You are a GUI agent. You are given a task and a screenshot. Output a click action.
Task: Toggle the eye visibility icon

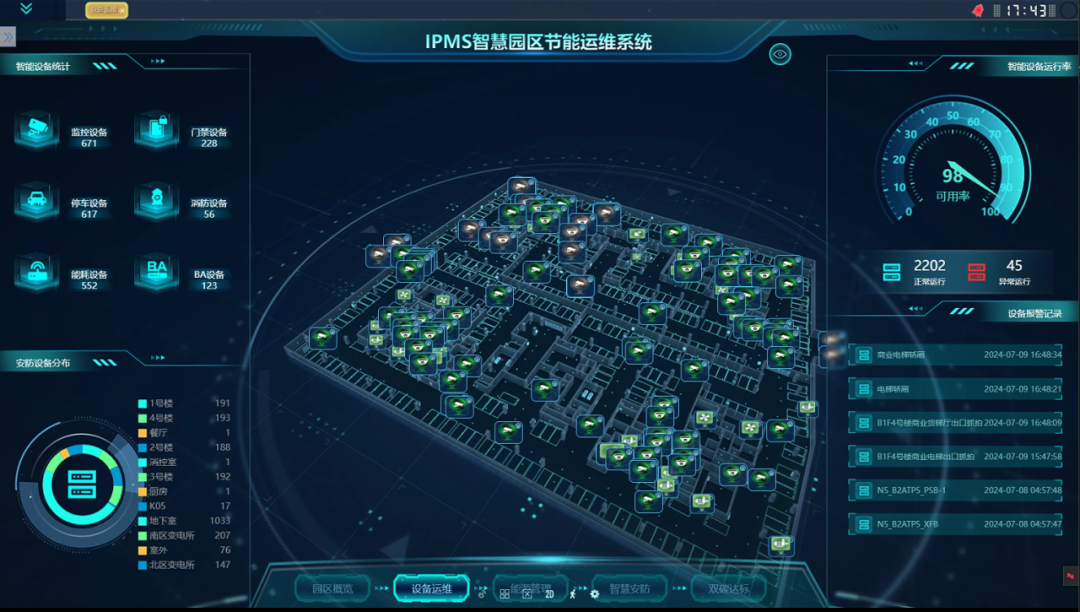tap(780, 54)
